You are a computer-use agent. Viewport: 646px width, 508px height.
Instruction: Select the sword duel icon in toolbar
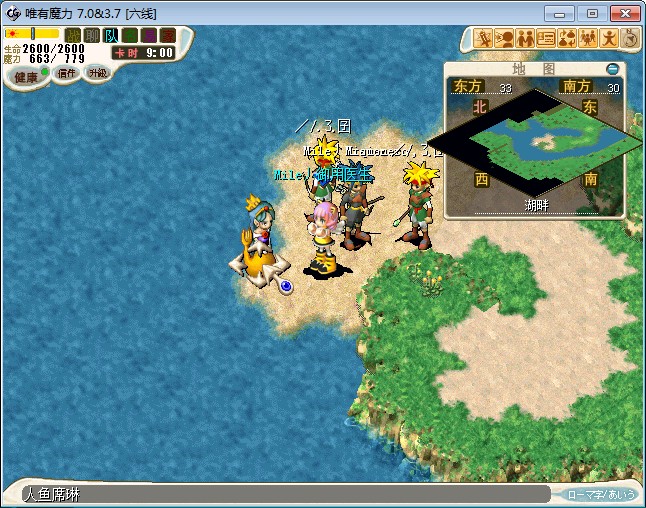pyautogui.click(x=483, y=39)
